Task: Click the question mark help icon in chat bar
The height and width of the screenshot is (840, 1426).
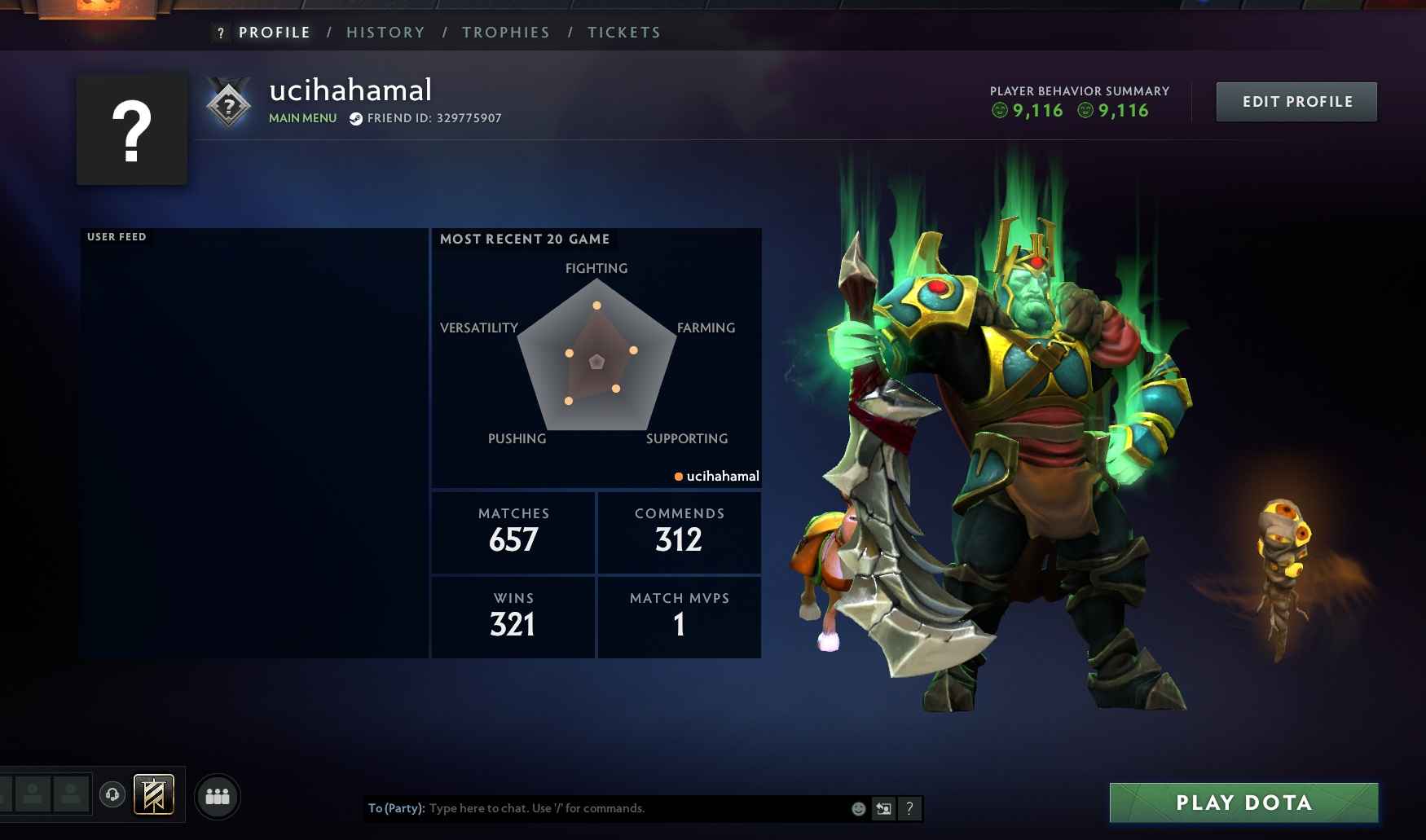Action: (910, 808)
